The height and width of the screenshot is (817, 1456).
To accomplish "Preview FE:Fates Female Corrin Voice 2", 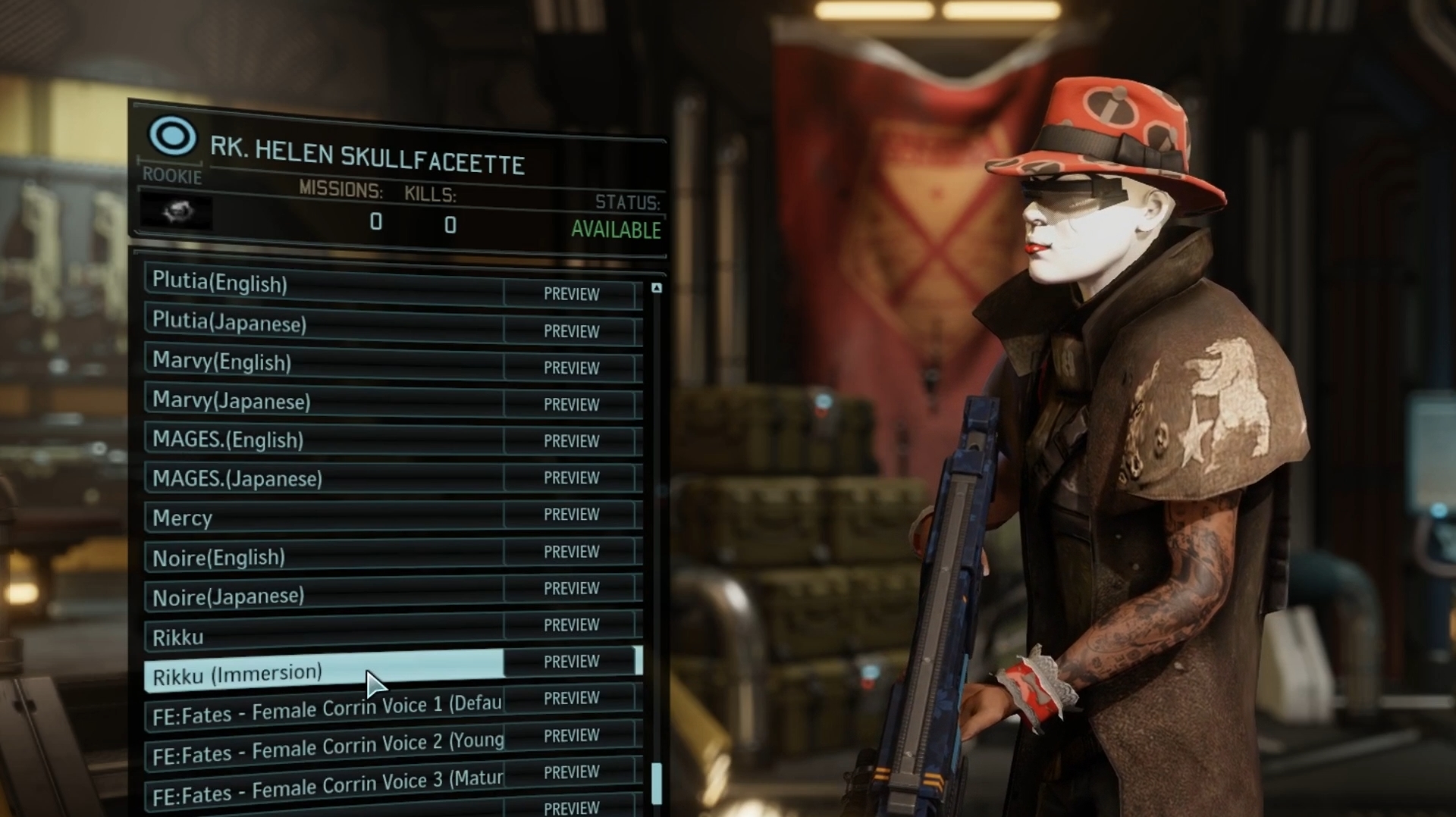I will click(571, 735).
